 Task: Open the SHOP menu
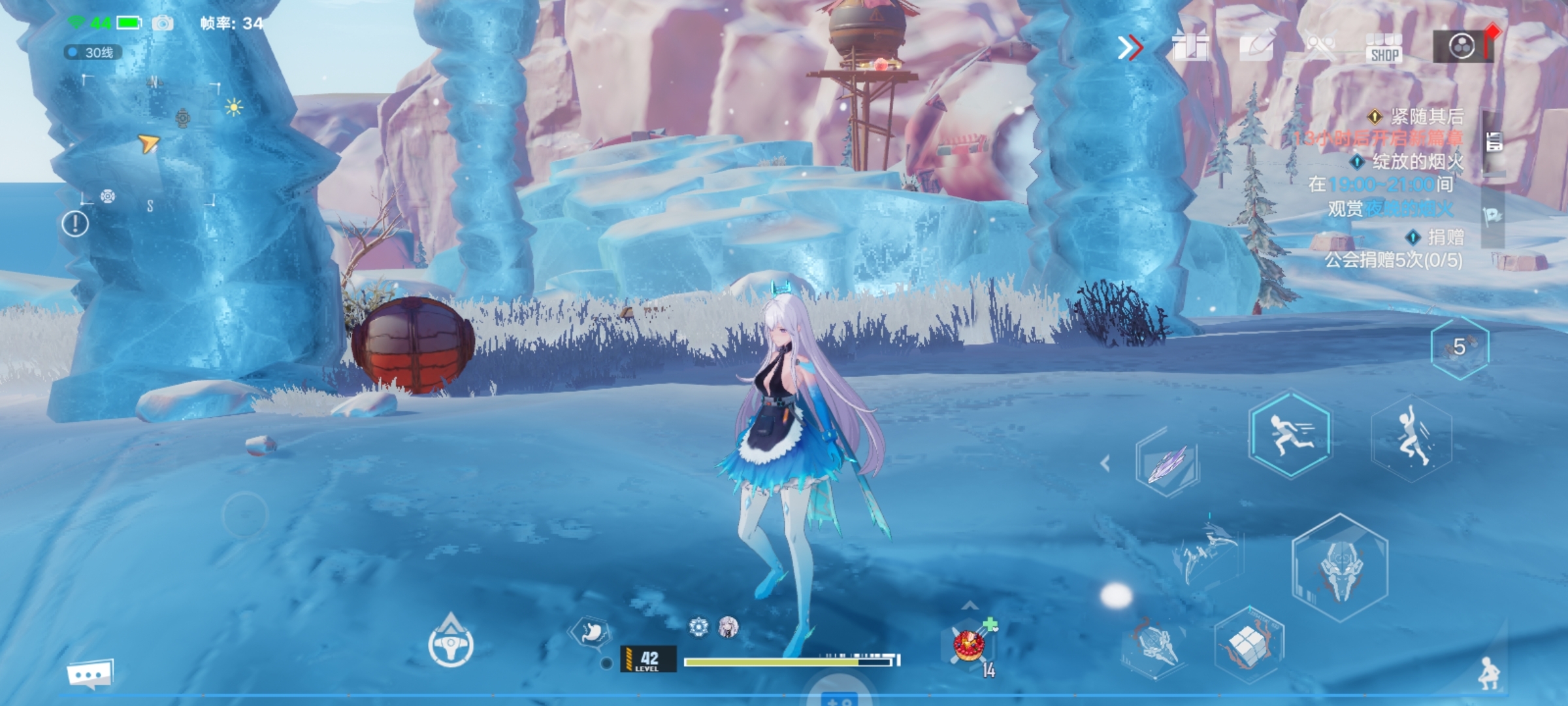[1384, 48]
